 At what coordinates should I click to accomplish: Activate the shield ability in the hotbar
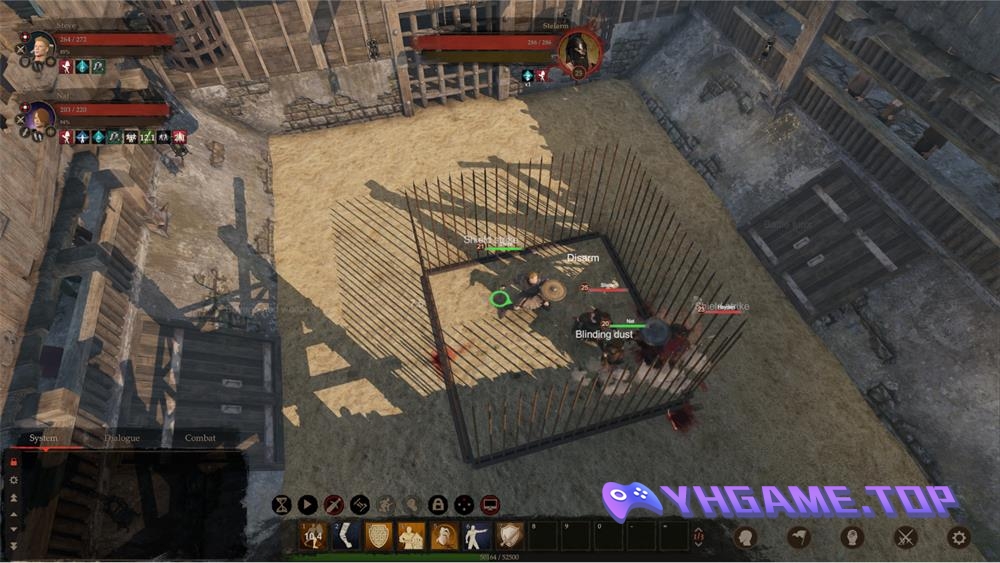[378, 536]
